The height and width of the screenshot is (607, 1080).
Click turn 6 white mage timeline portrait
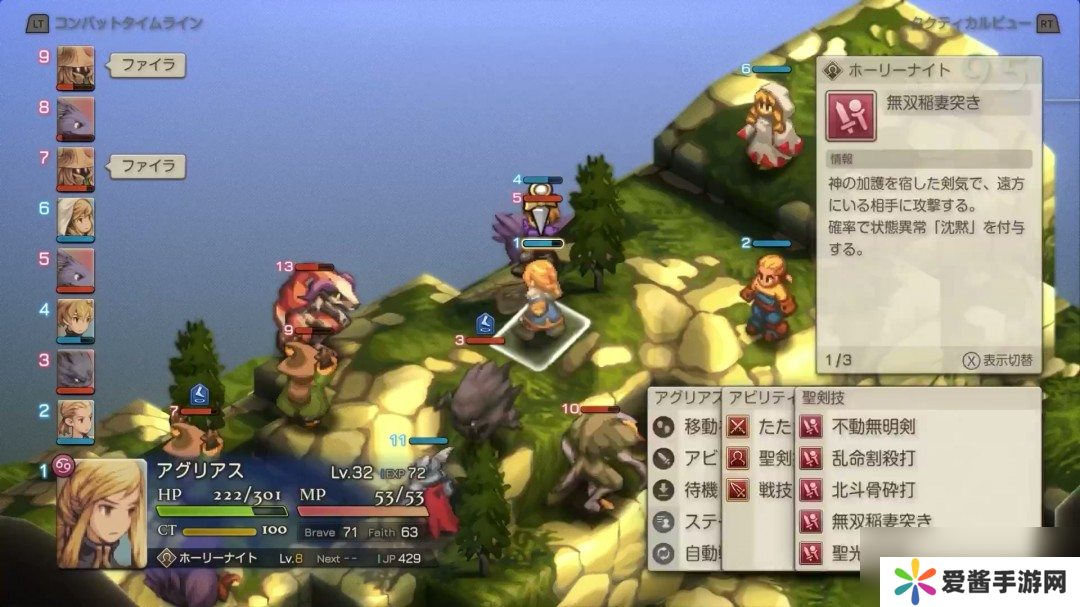(x=76, y=219)
